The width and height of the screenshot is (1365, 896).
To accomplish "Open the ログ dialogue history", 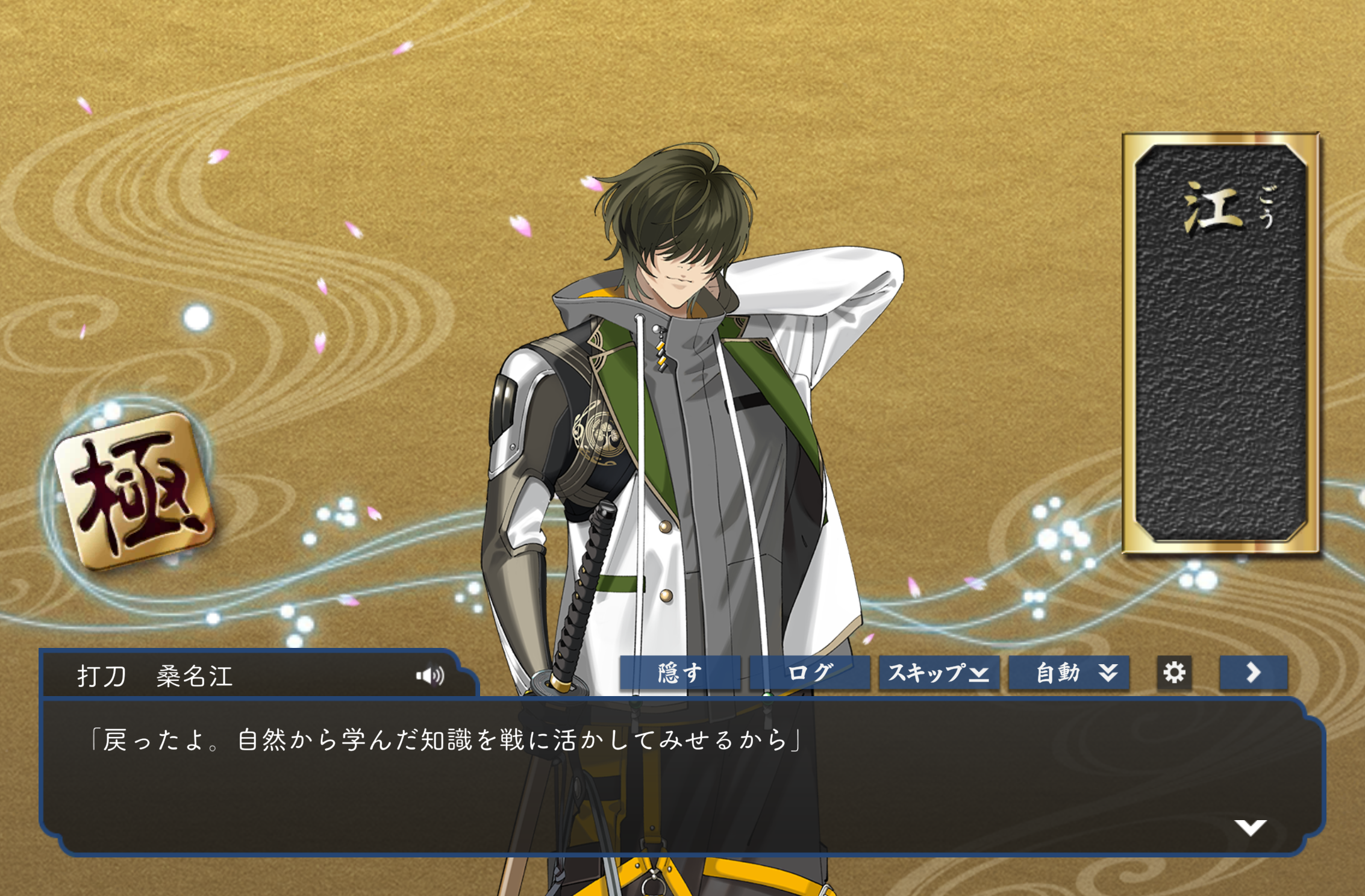I will click(x=810, y=673).
